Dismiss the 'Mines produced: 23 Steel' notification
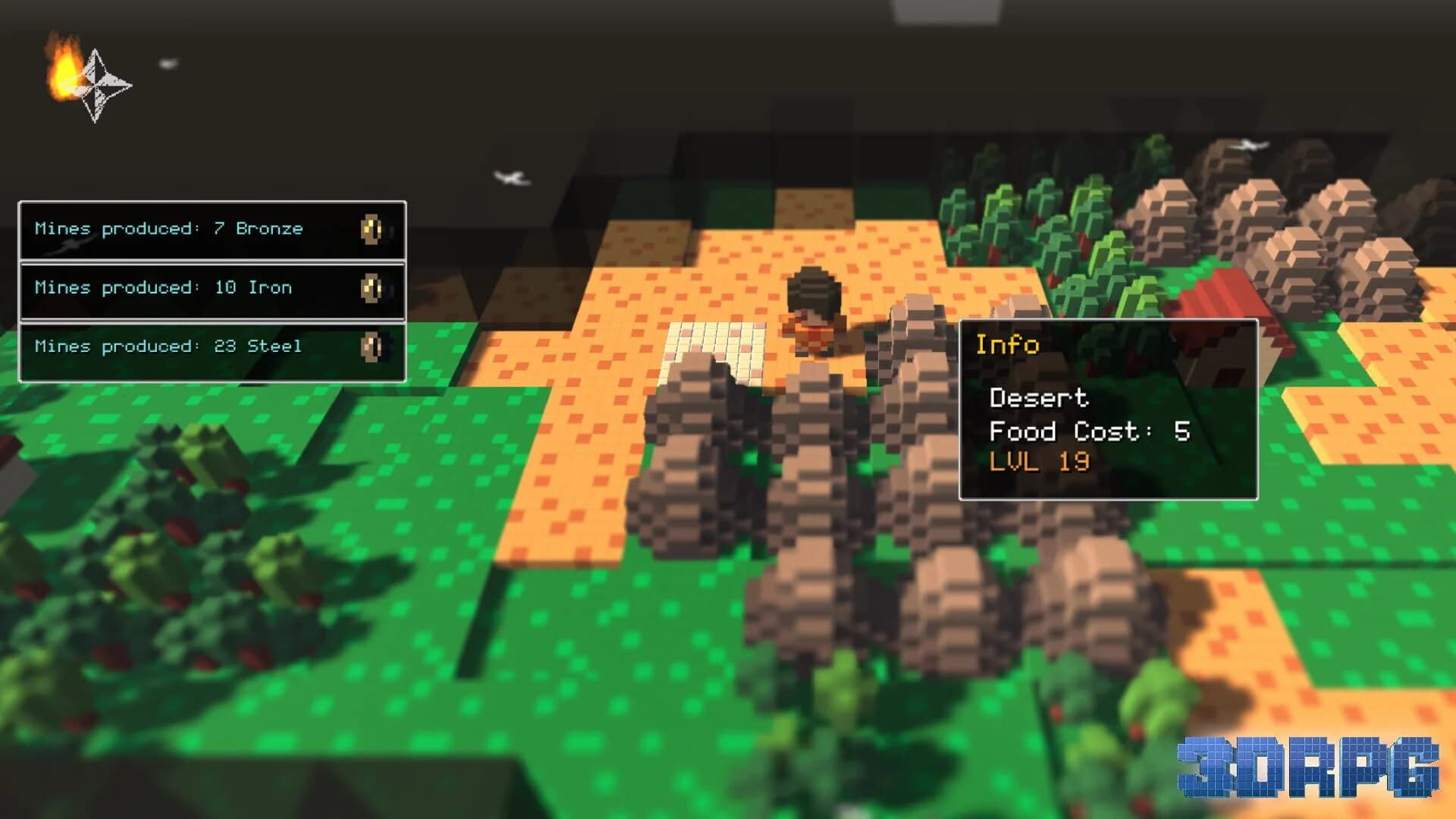The height and width of the screenshot is (819, 1456). (x=212, y=347)
